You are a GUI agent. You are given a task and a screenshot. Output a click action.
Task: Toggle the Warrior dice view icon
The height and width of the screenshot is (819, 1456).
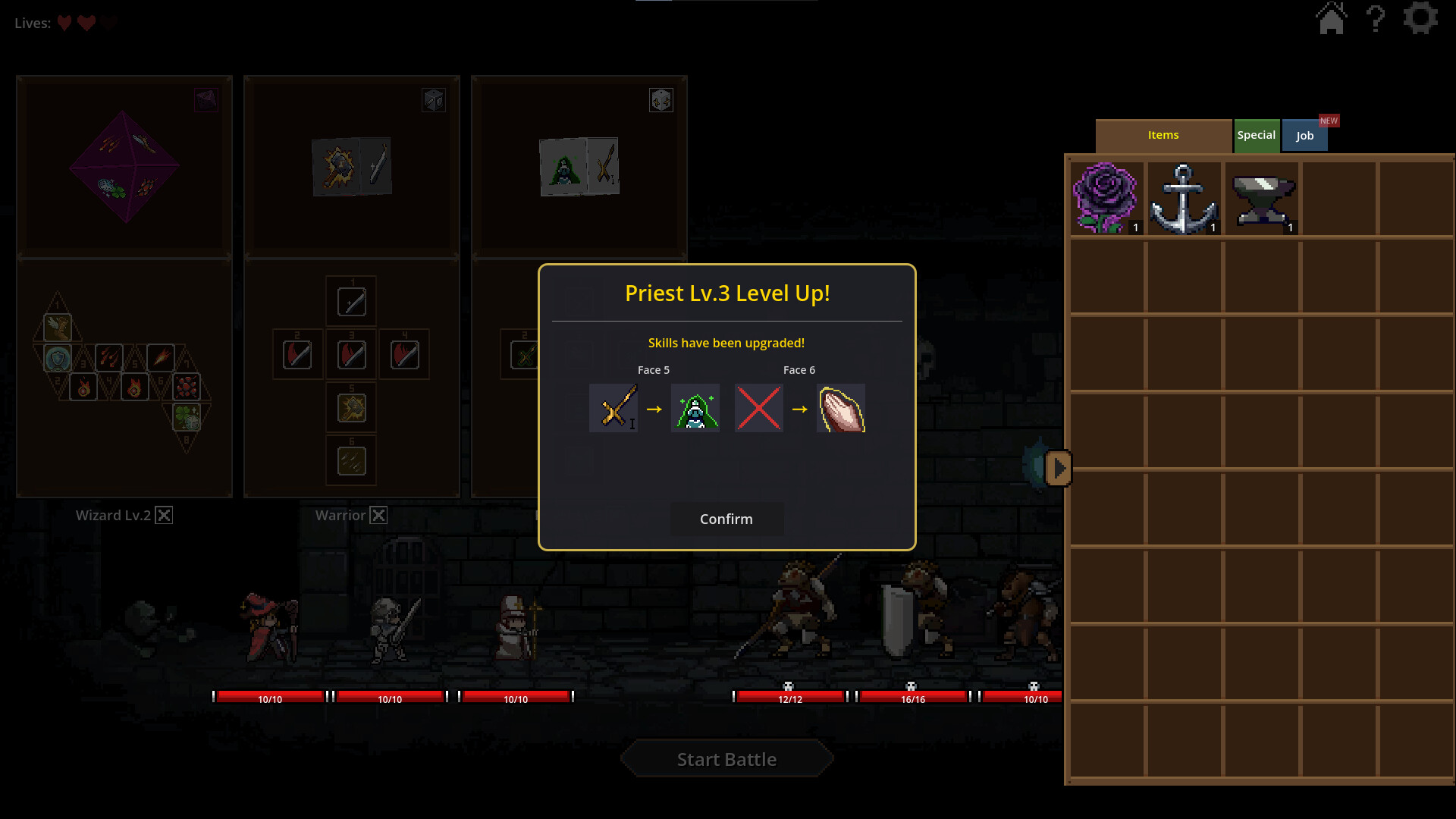434,100
